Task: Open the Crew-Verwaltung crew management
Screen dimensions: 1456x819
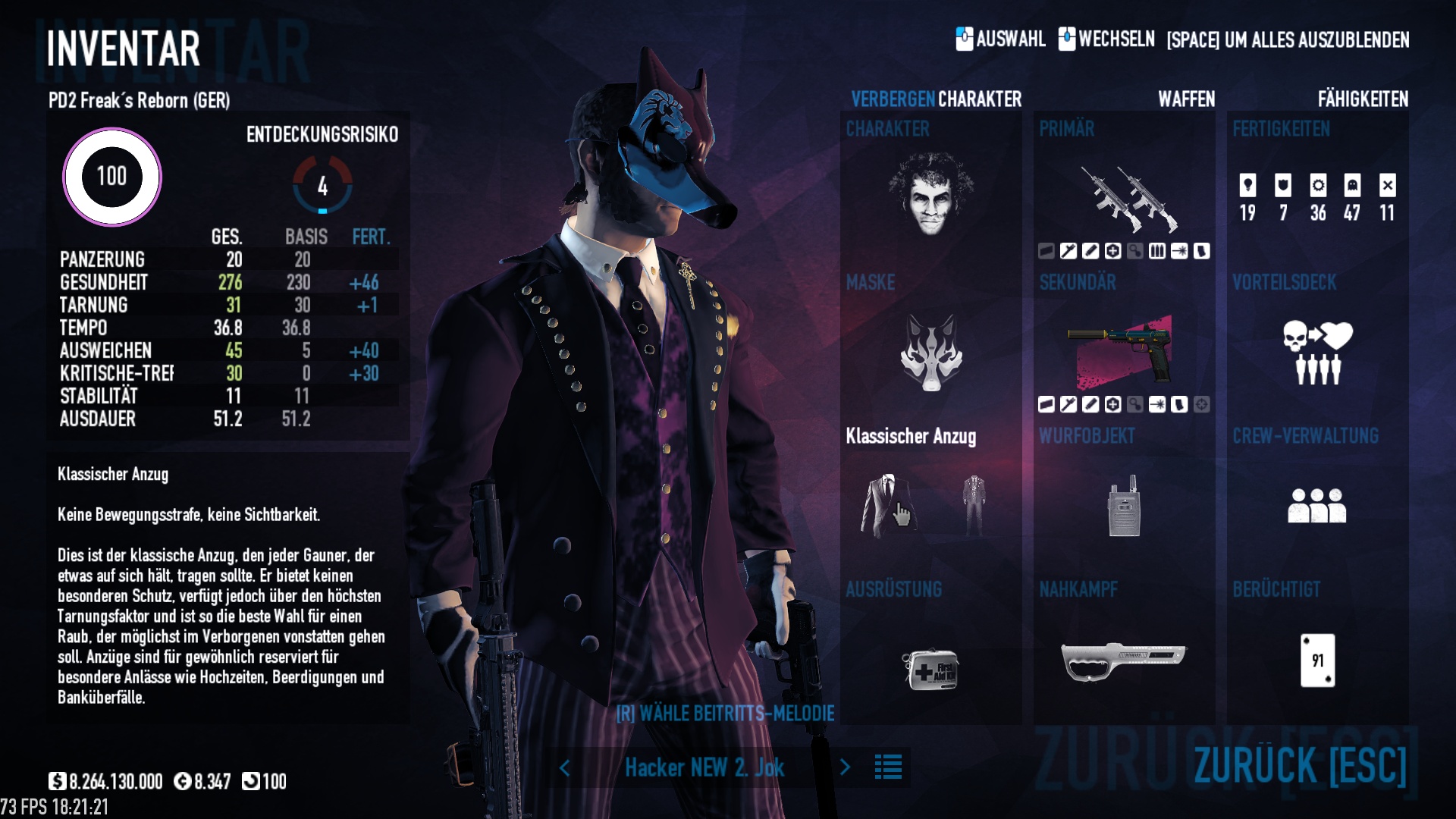Action: click(1317, 505)
